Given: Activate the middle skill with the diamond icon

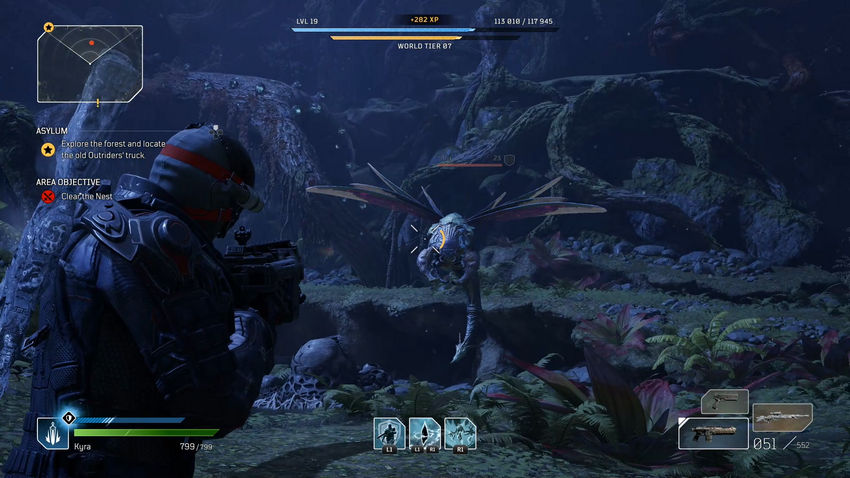Looking at the screenshot, I should 424,433.
